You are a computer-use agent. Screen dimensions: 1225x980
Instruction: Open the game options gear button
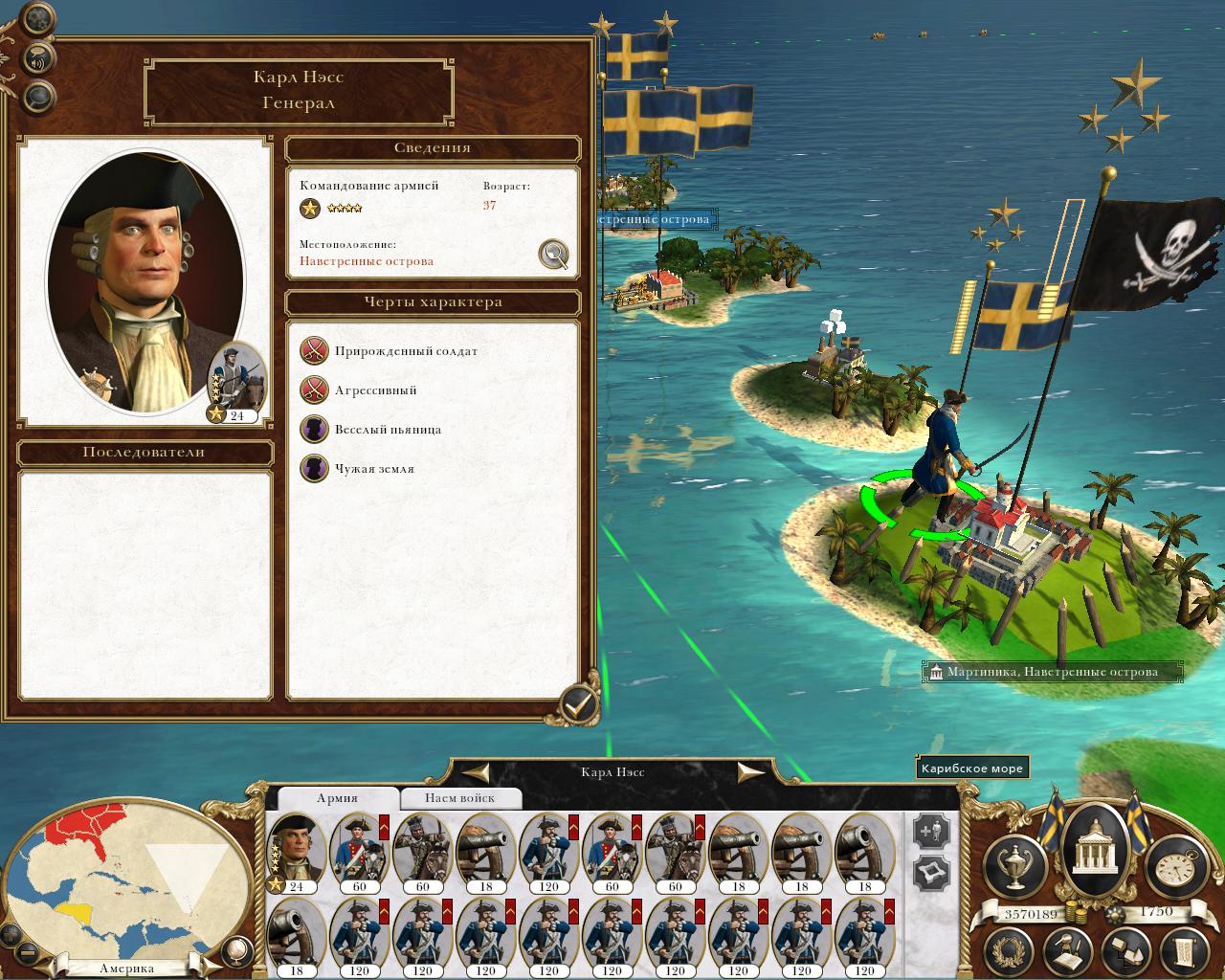(x=36, y=18)
